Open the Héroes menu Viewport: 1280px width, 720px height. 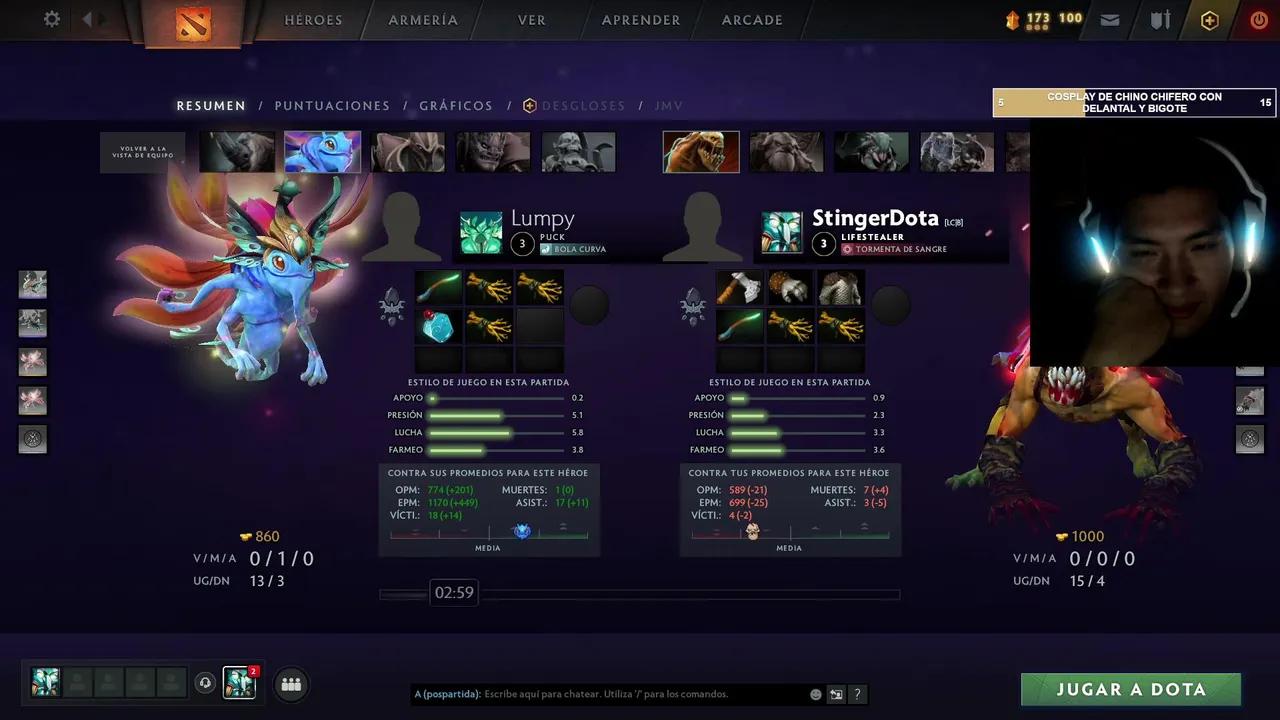tap(313, 20)
